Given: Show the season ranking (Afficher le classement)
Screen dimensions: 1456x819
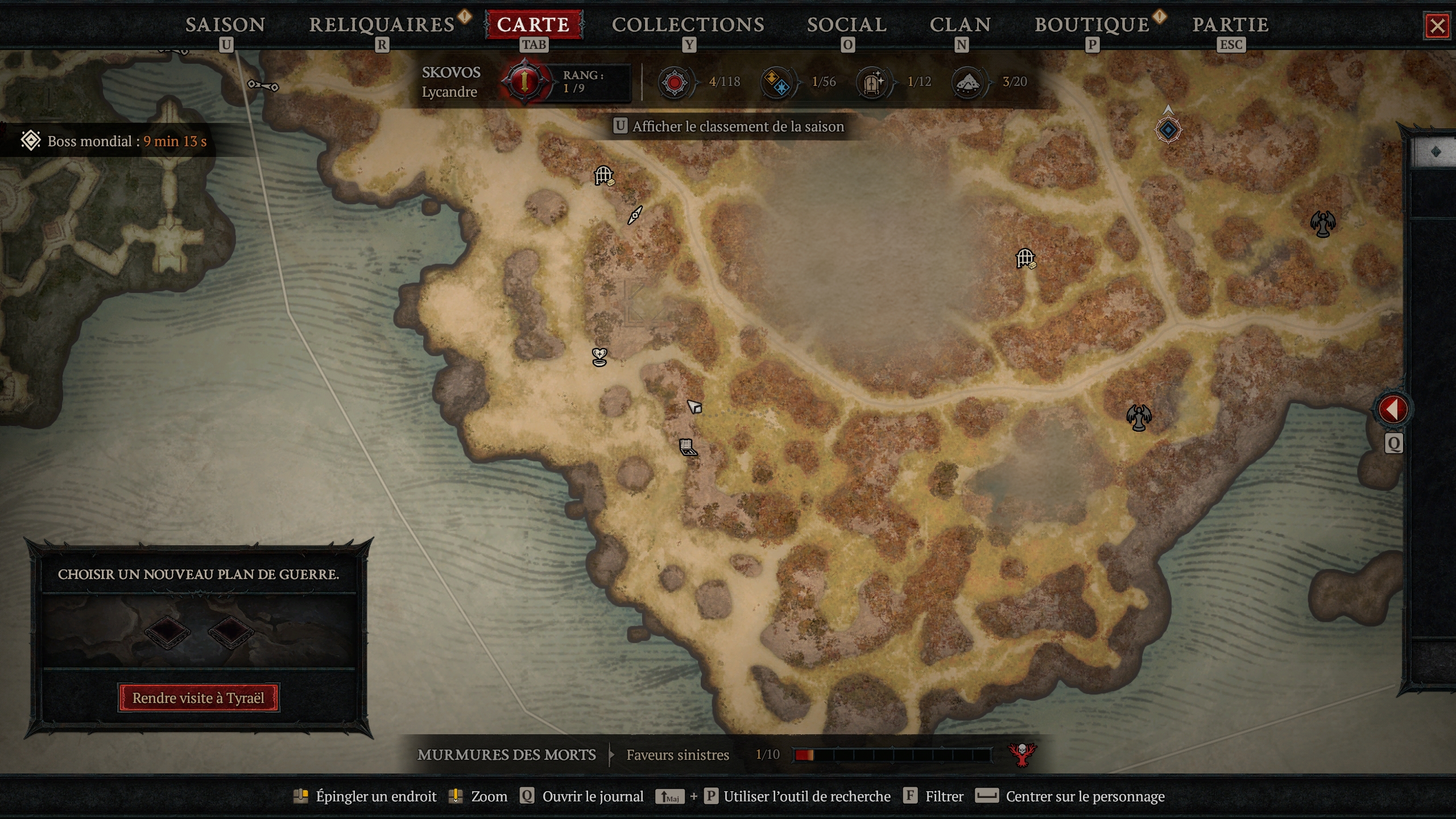Looking at the screenshot, I should tap(738, 126).
